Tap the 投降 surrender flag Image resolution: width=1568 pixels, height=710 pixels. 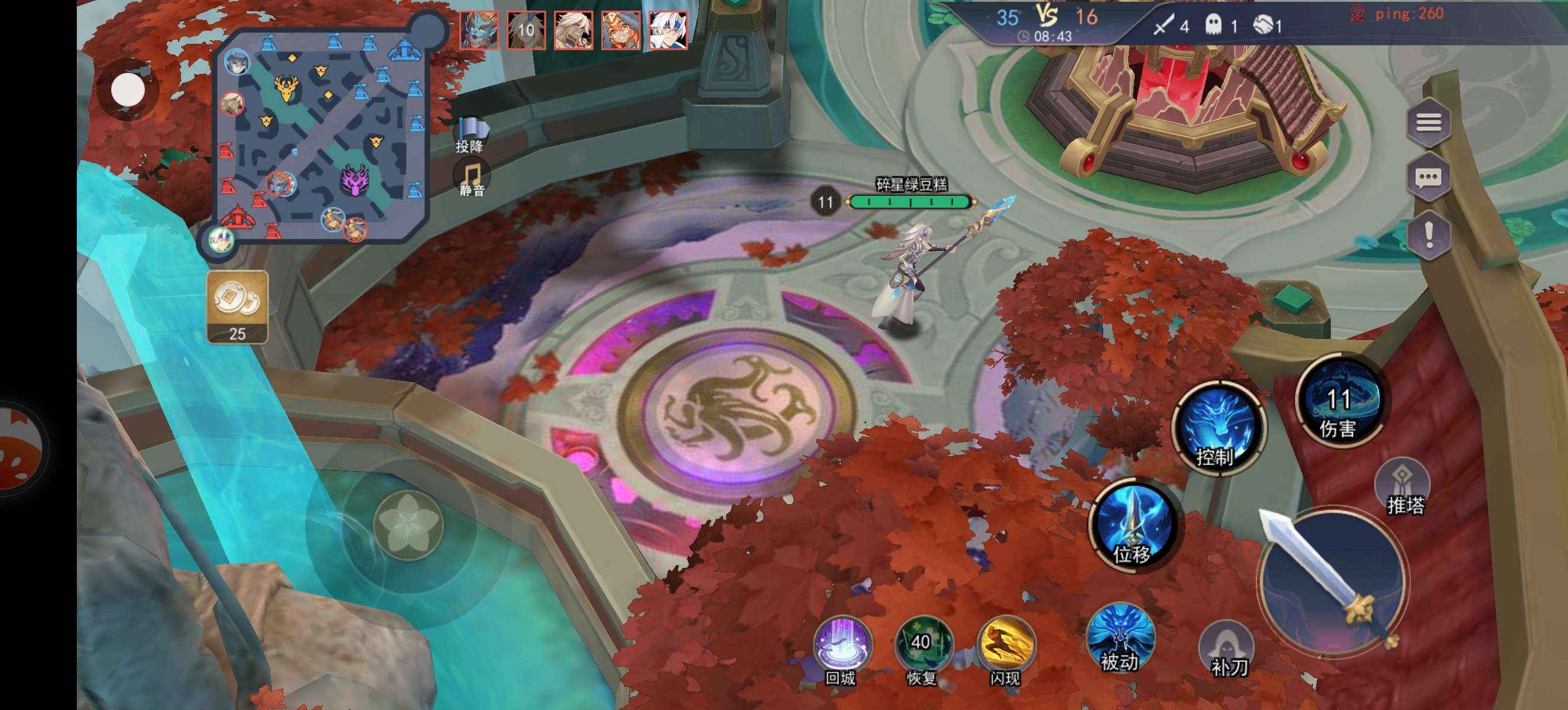(x=471, y=134)
